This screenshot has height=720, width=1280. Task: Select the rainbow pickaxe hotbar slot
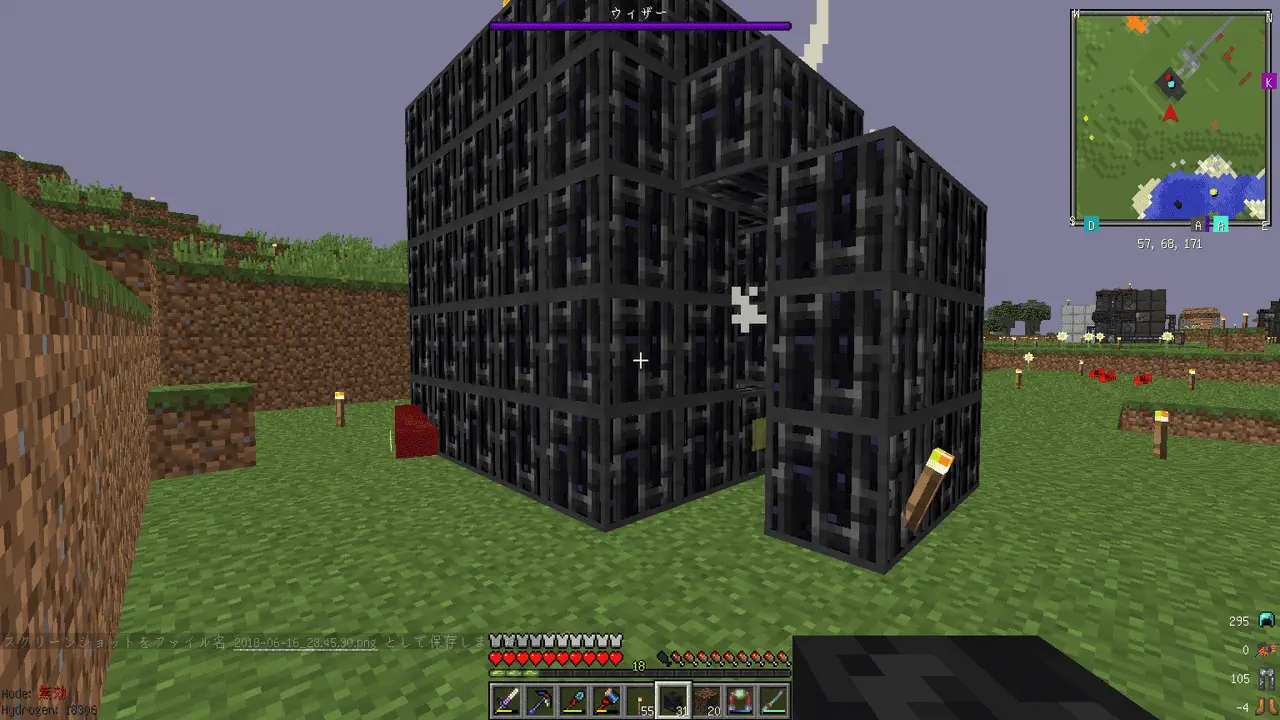pos(541,701)
